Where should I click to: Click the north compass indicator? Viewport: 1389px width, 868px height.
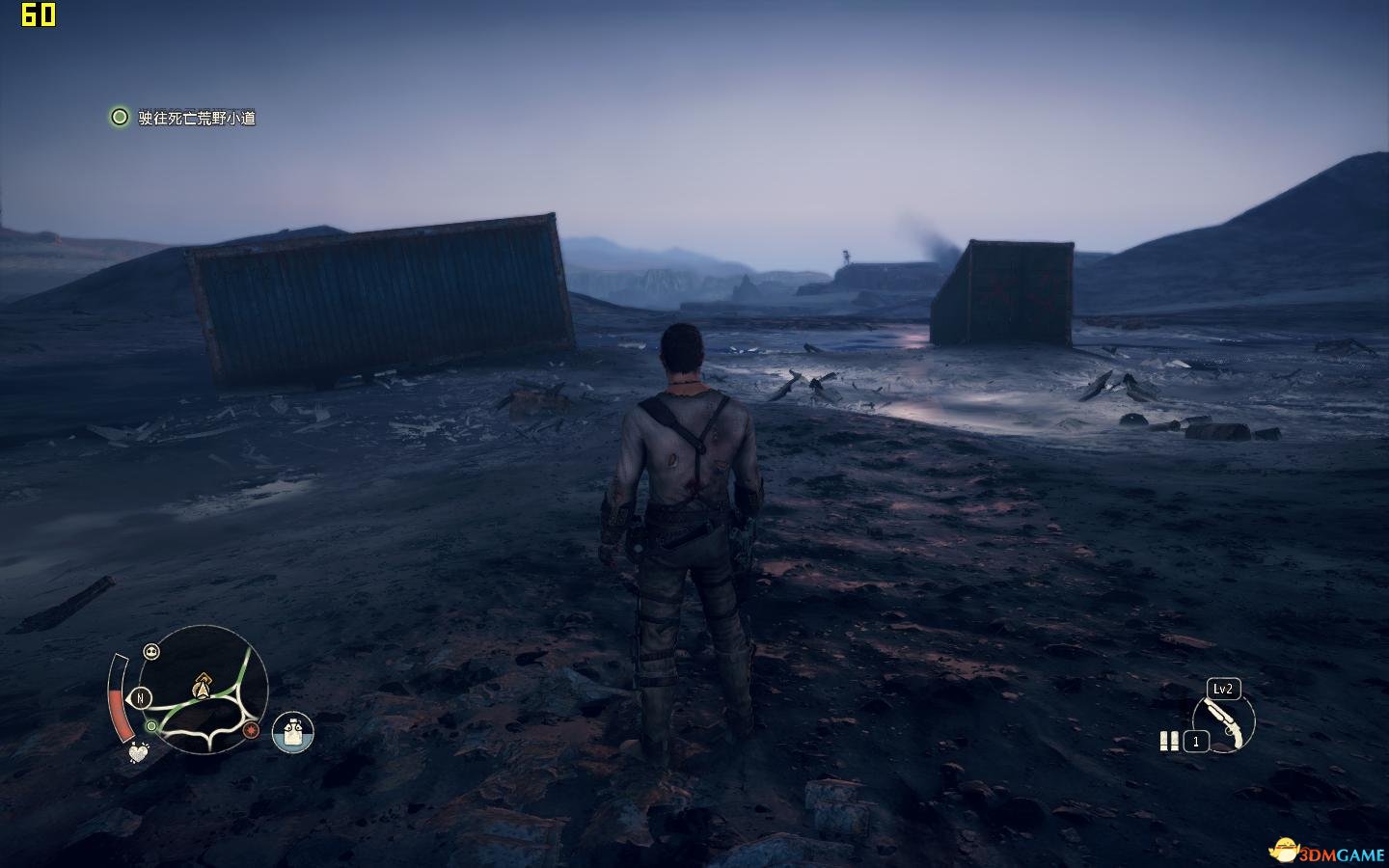click(x=141, y=698)
